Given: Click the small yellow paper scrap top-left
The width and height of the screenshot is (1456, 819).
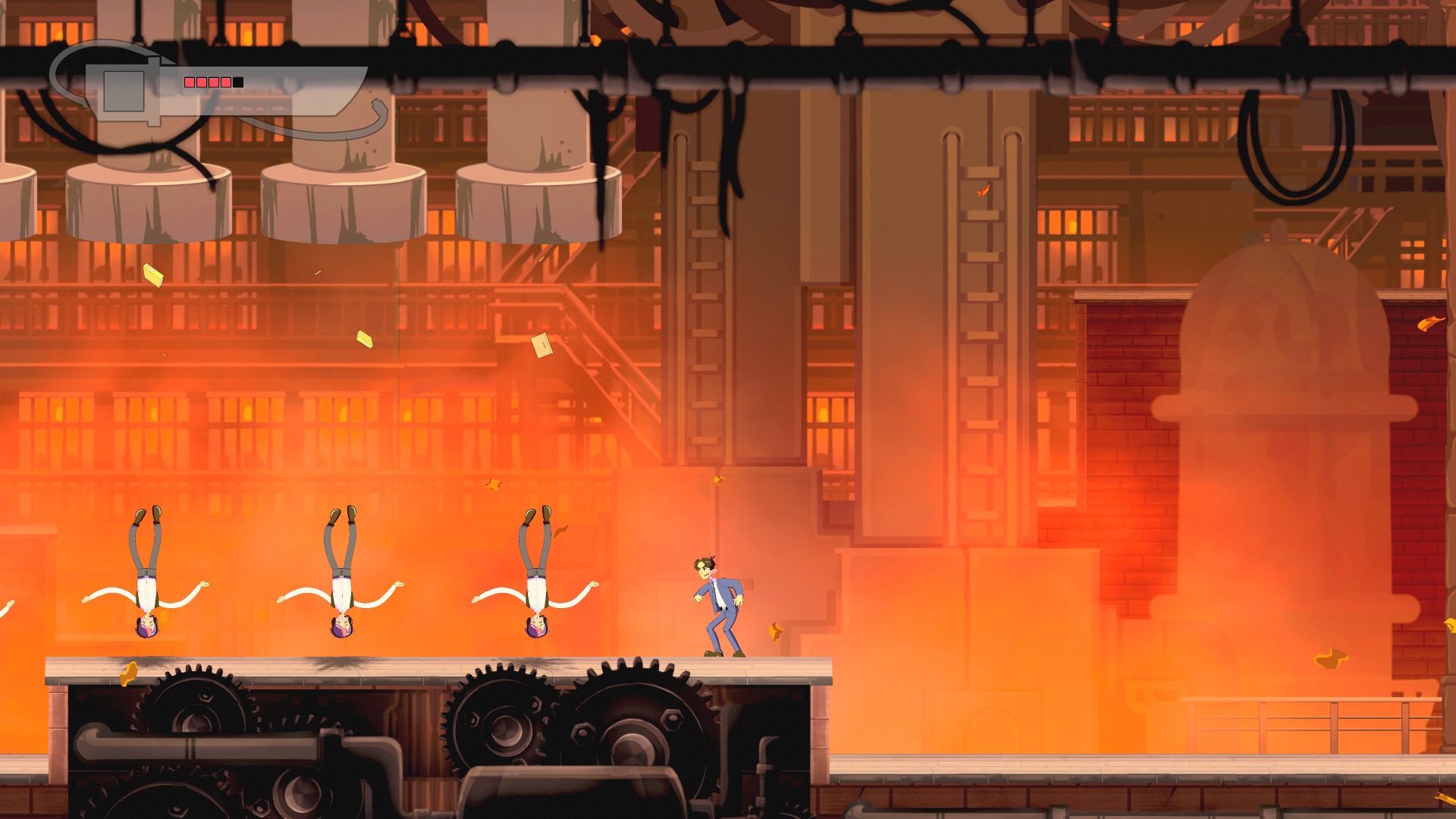Looking at the screenshot, I should click(x=154, y=275).
